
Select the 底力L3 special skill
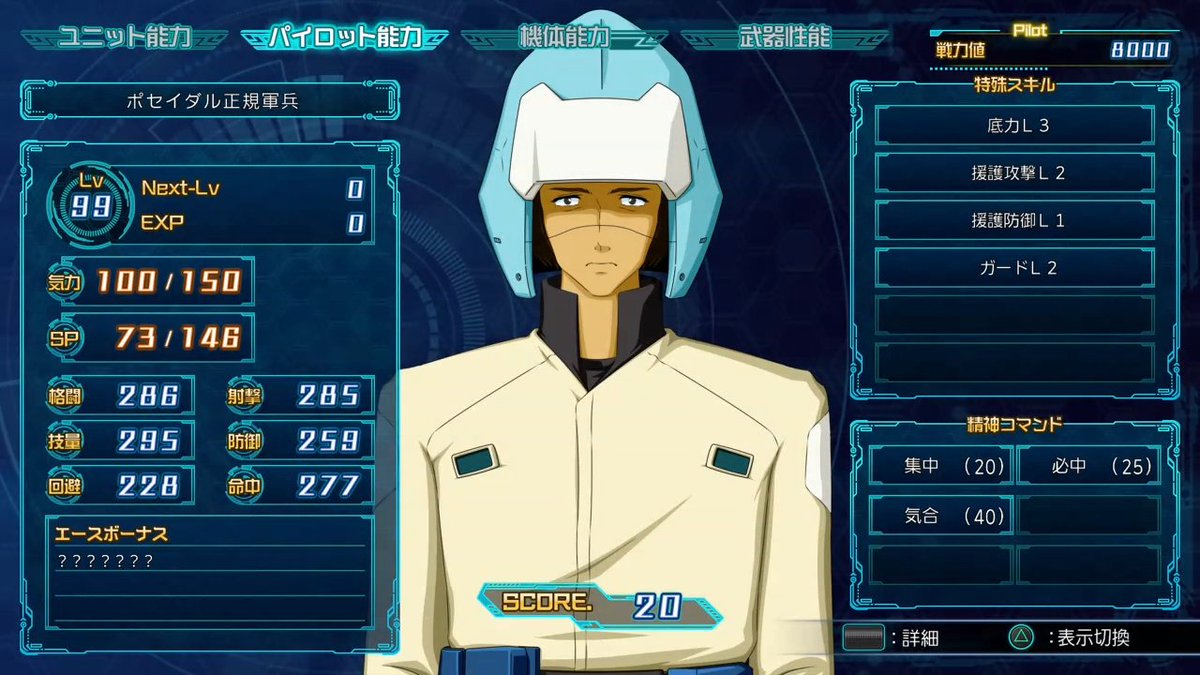click(1014, 126)
